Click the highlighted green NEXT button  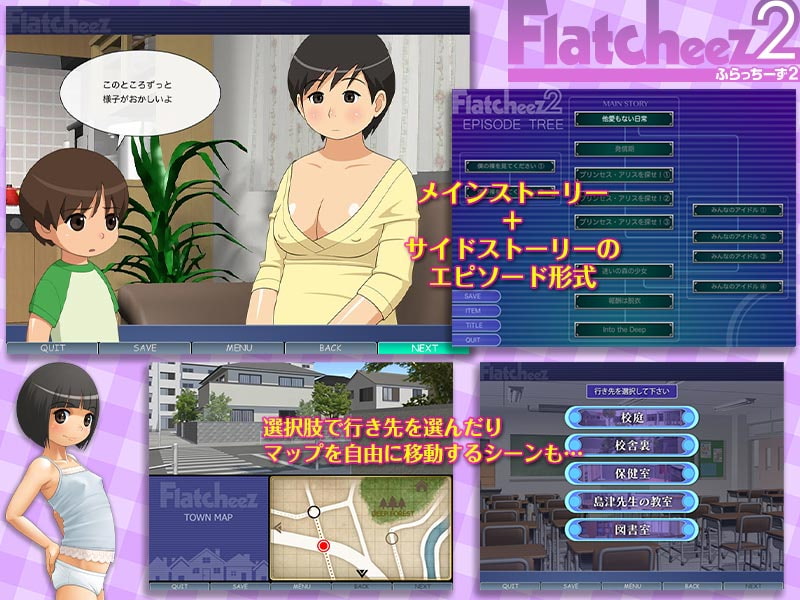(x=423, y=348)
